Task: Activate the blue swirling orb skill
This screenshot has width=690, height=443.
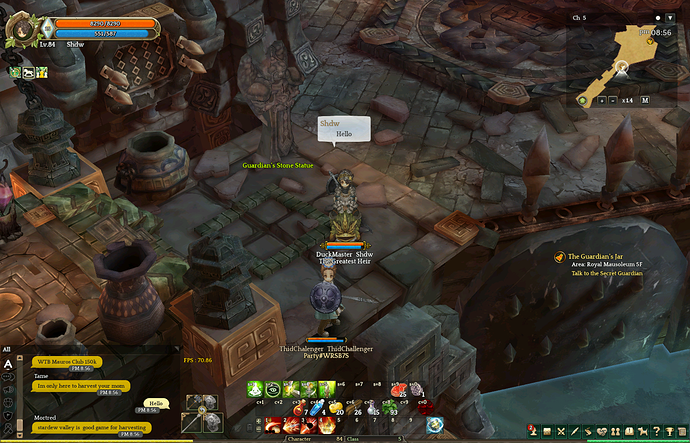Action: pos(434,424)
